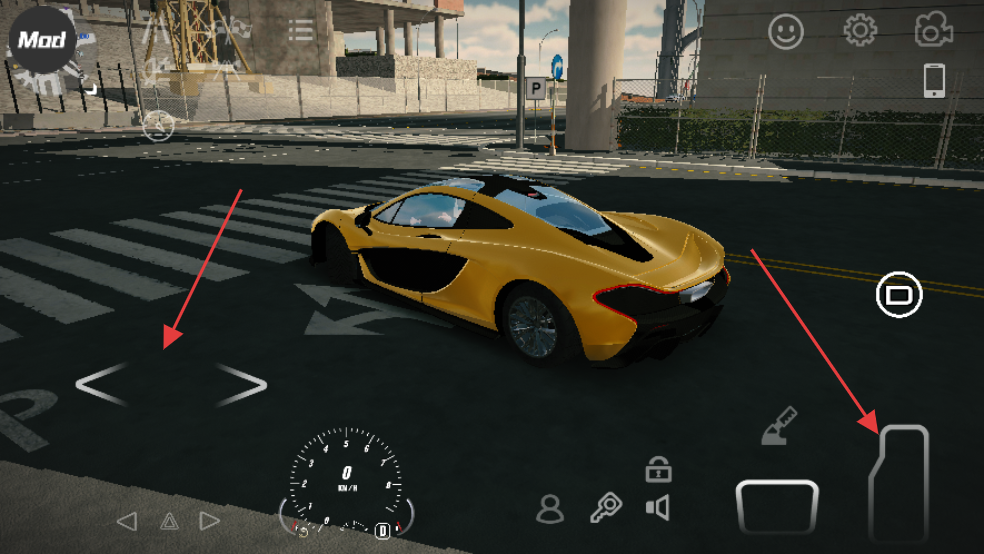Image resolution: width=984 pixels, height=554 pixels.
Task: Switch the camera view with the camera icon
Action: point(934,31)
